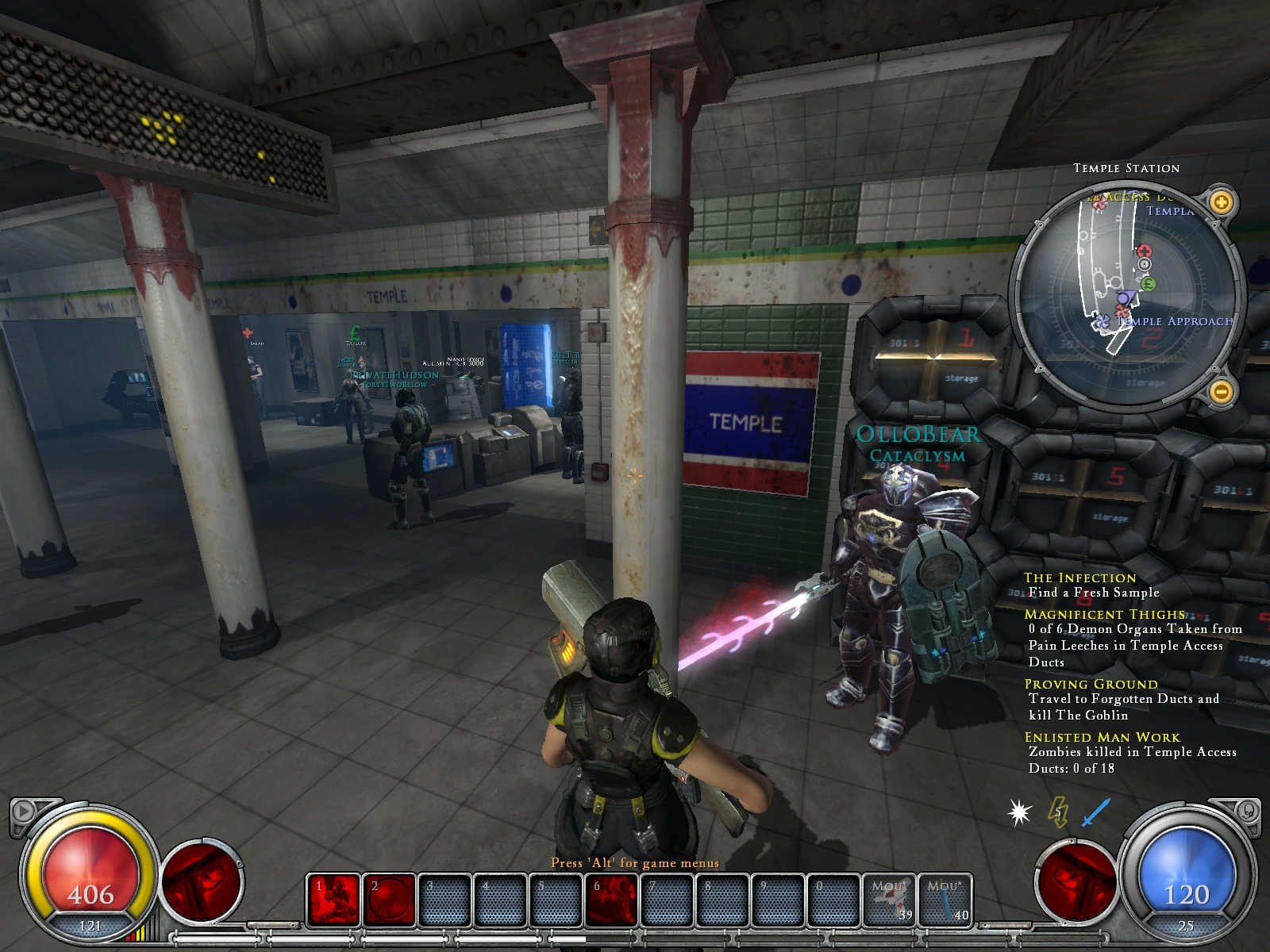Click the blue sword status icon

(1096, 812)
